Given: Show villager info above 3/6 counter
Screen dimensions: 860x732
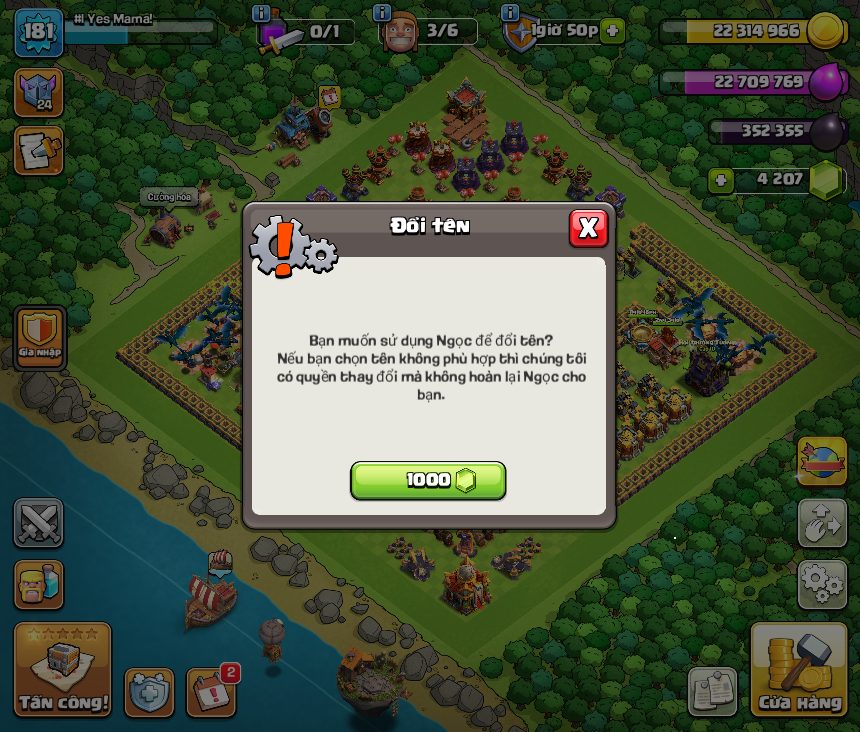Looking at the screenshot, I should [x=382, y=13].
